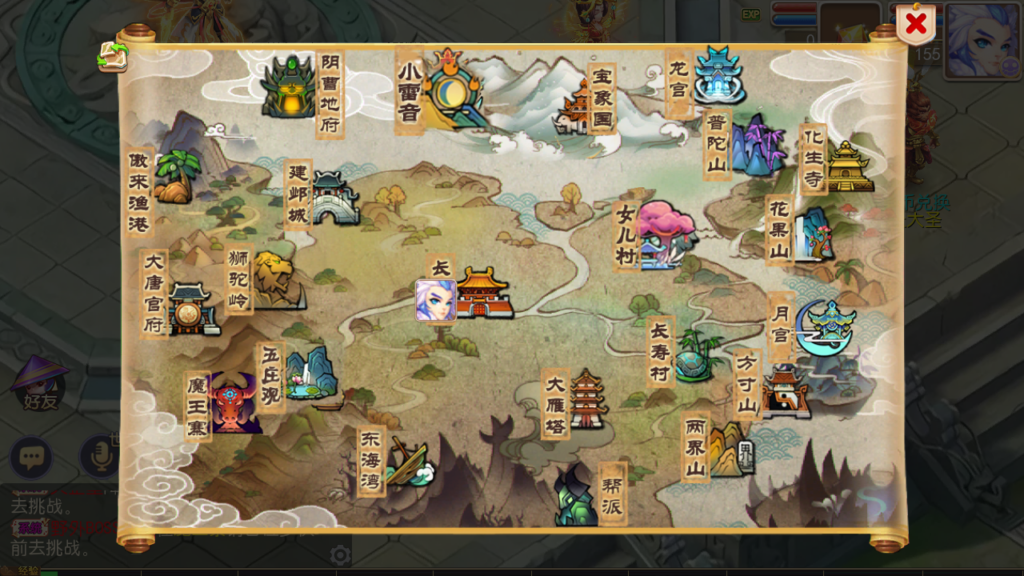Screen dimensions: 1024x576
Task: Travel to 化生寺 temple
Action: 849,165
